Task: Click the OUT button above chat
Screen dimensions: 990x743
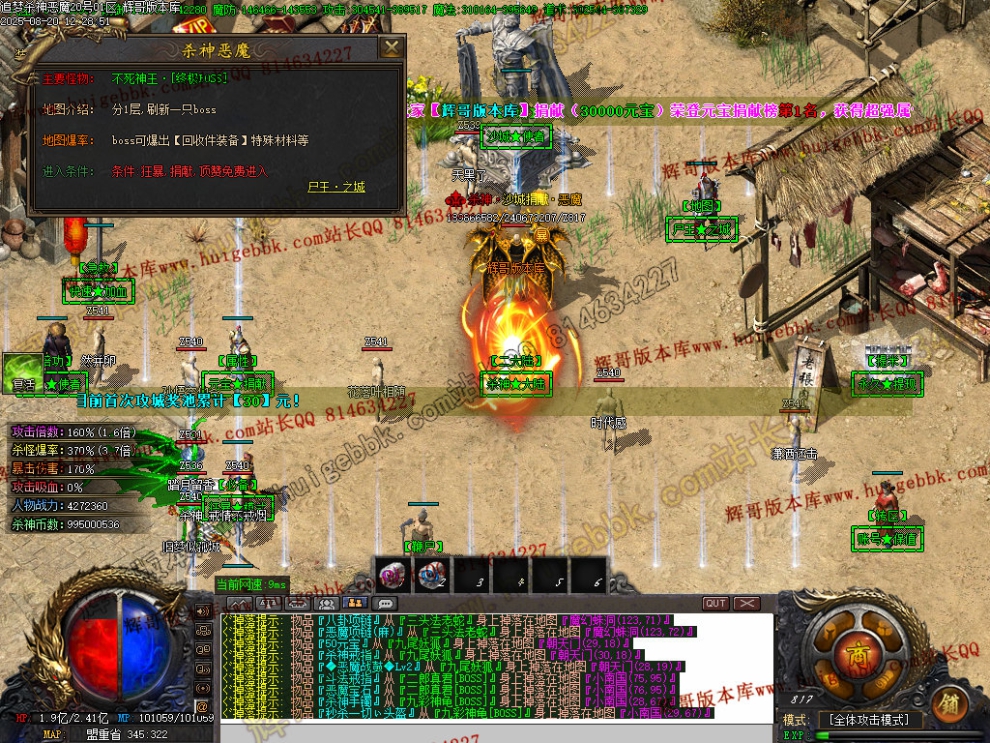Action: click(716, 604)
